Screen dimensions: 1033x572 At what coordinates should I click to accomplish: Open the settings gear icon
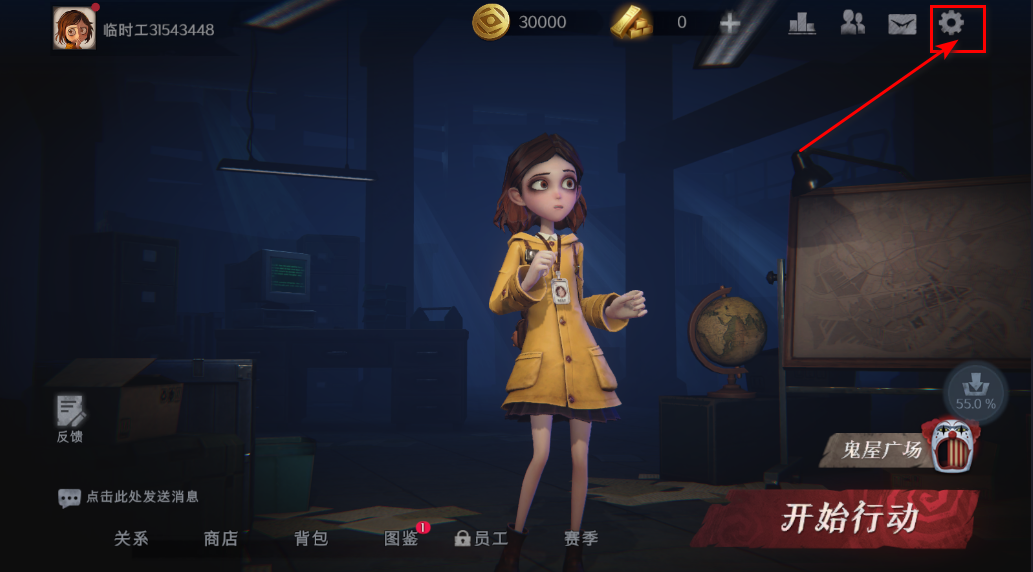(x=951, y=23)
